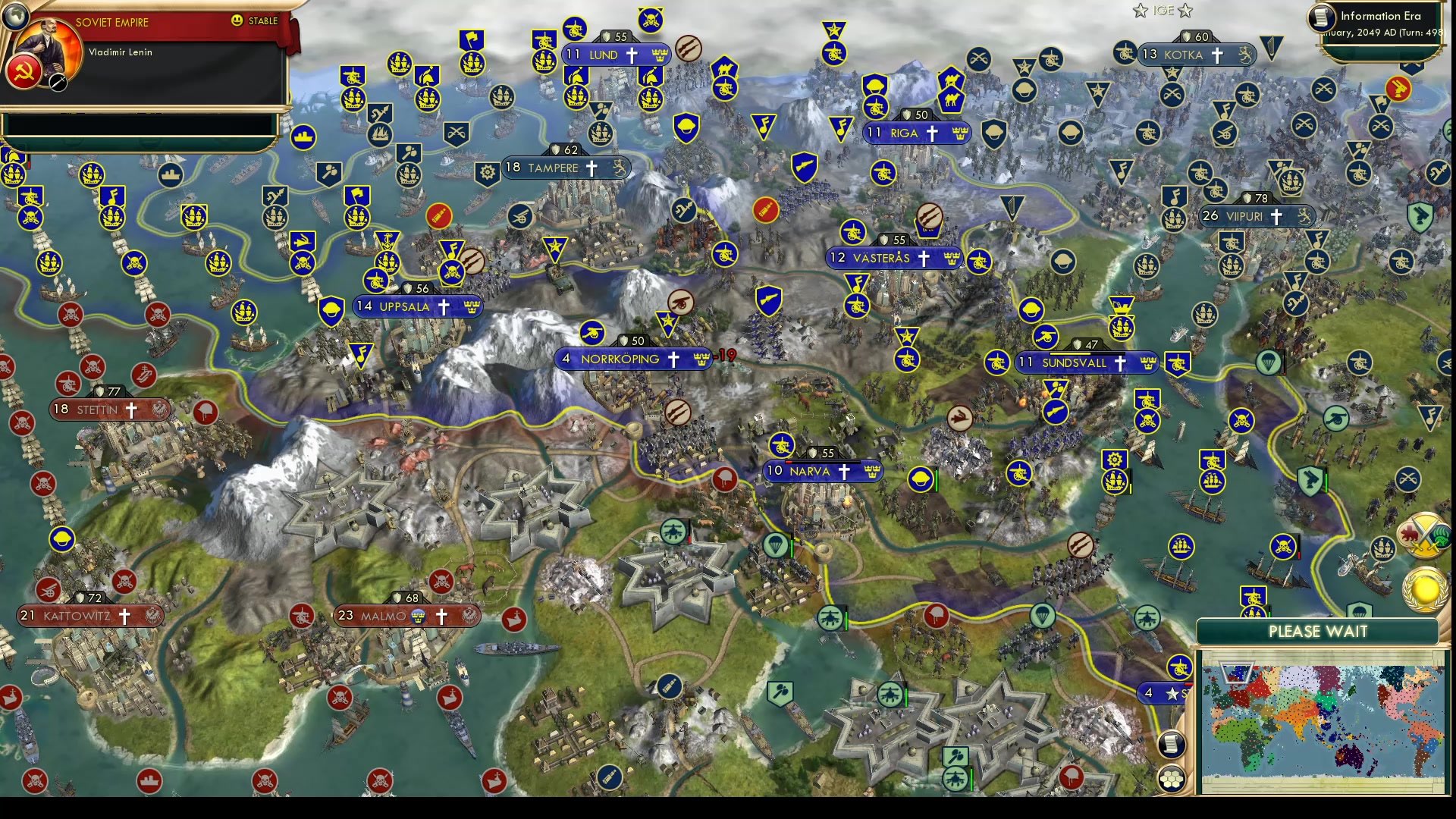1456x819 pixels.
Task: Click the smiley STABLE happiness indicator
Action: pos(237,21)
